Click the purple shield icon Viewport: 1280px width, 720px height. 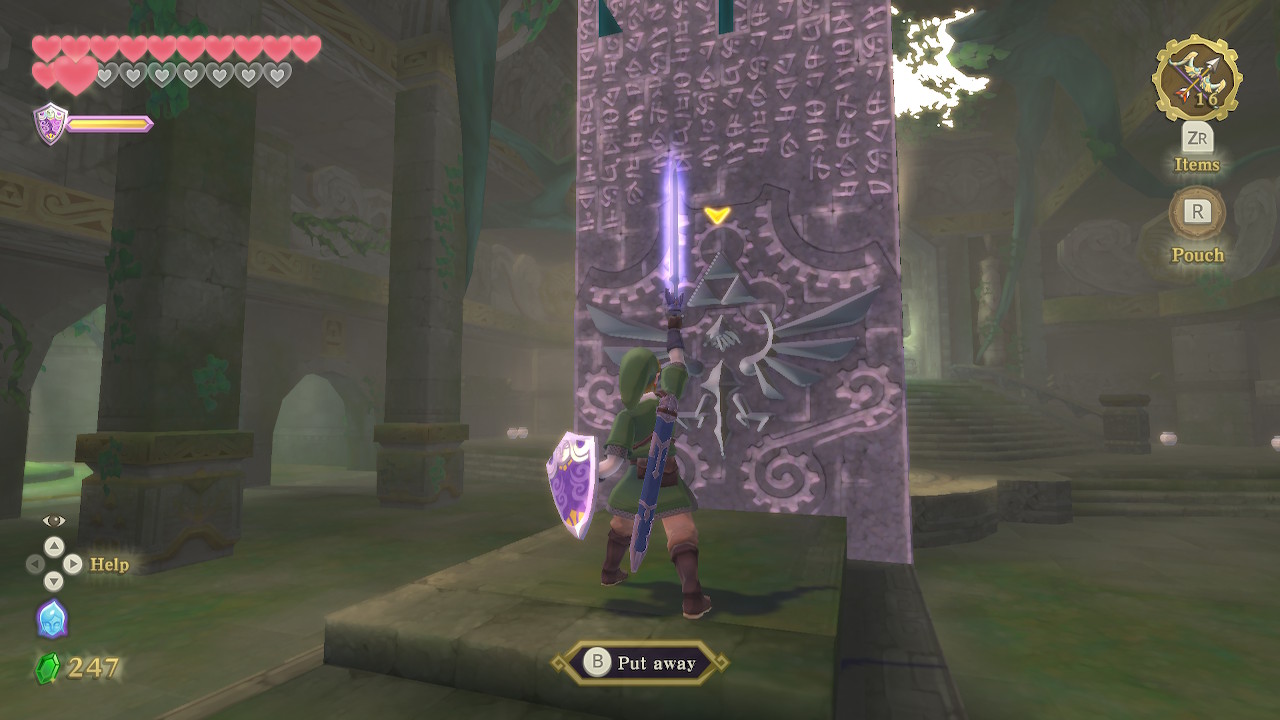(50, 124)
